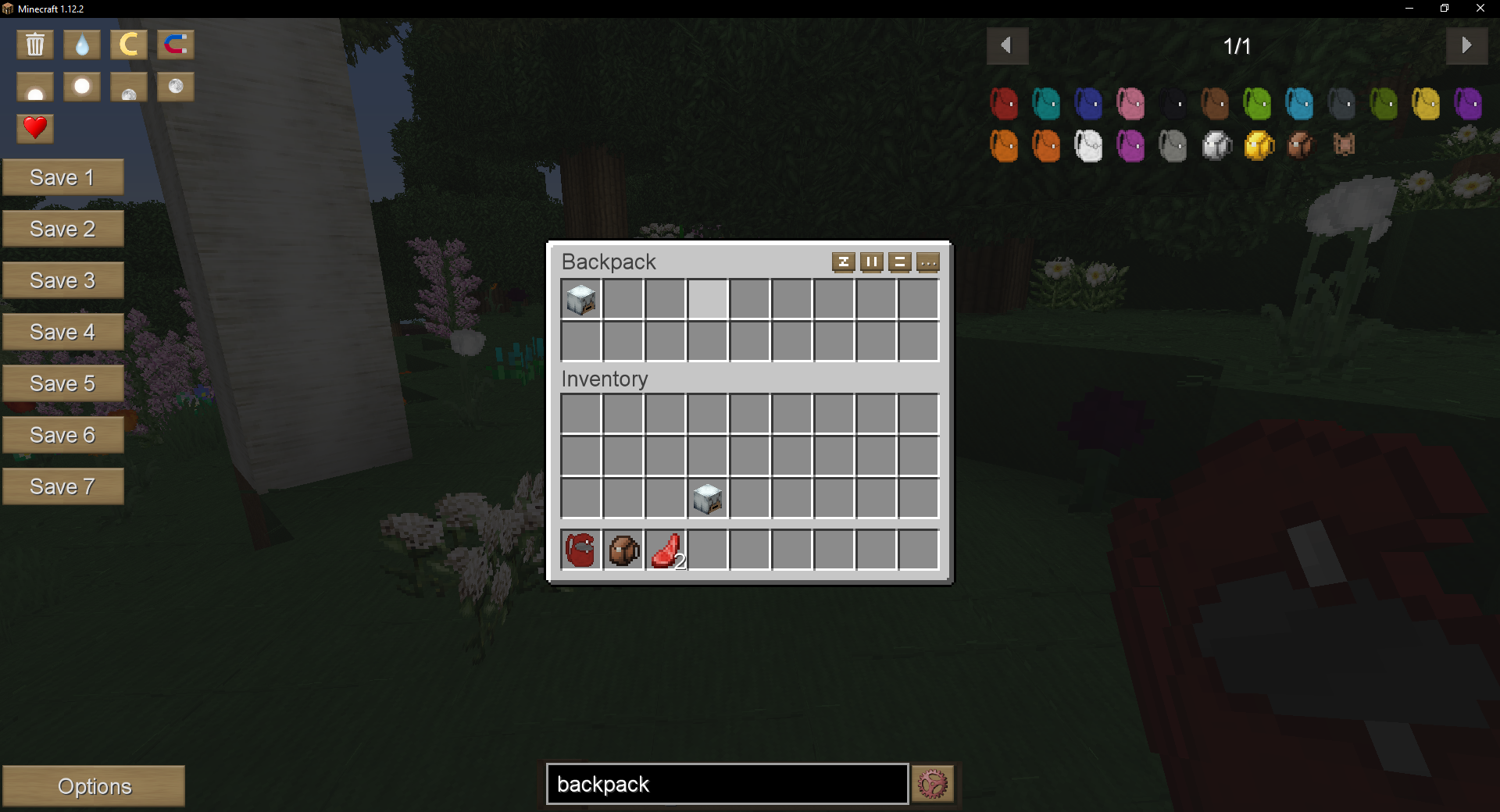Select the red backpack thumbnail
The image size is (1500, 812).
pyautogui.click(x=1004, y=103)
